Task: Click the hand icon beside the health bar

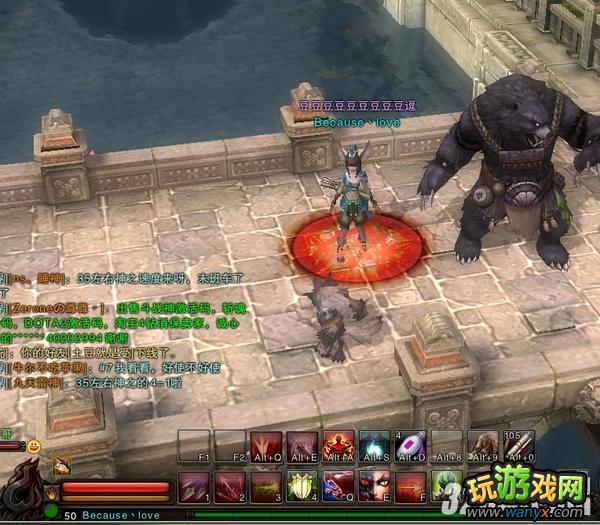Action: tap(50, 490)
